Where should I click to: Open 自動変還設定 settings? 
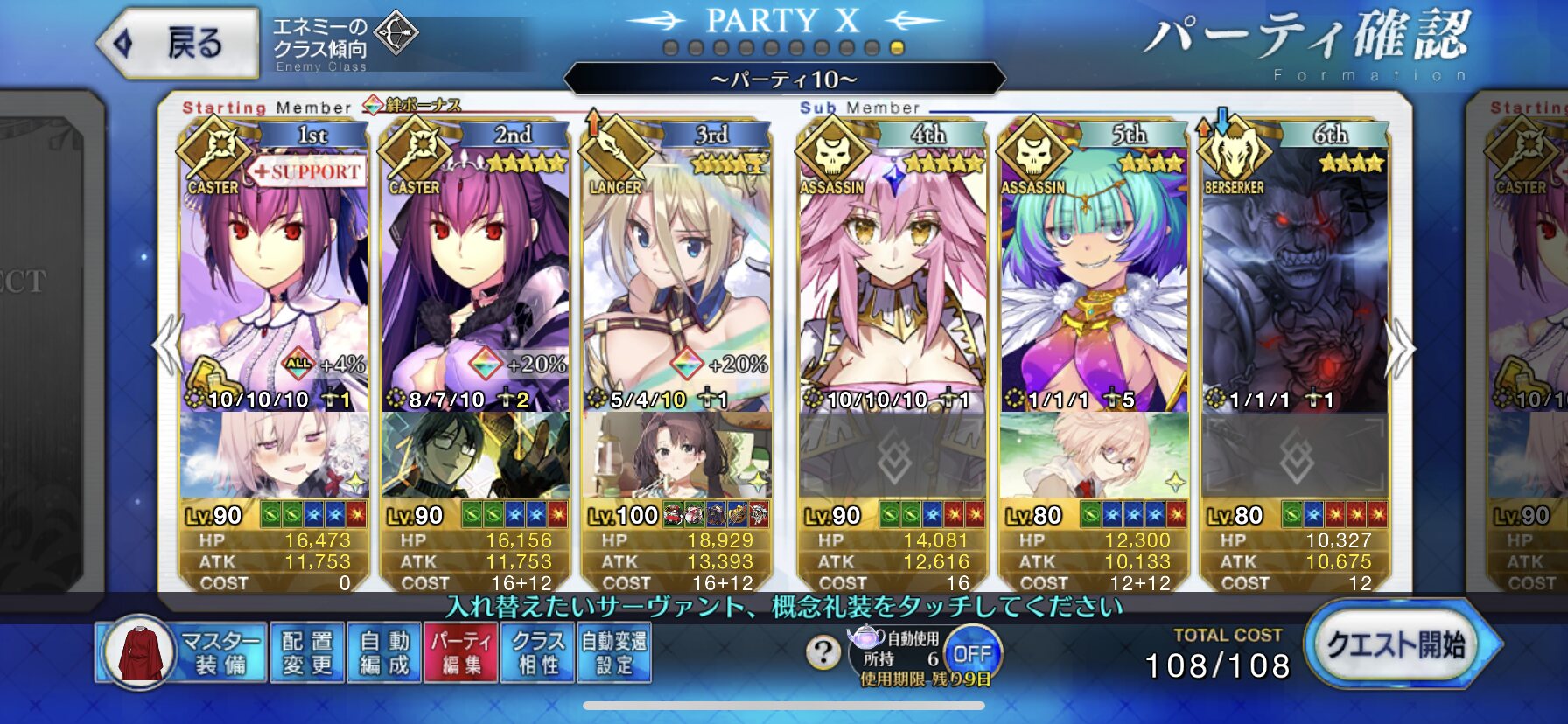coord(613,652)
